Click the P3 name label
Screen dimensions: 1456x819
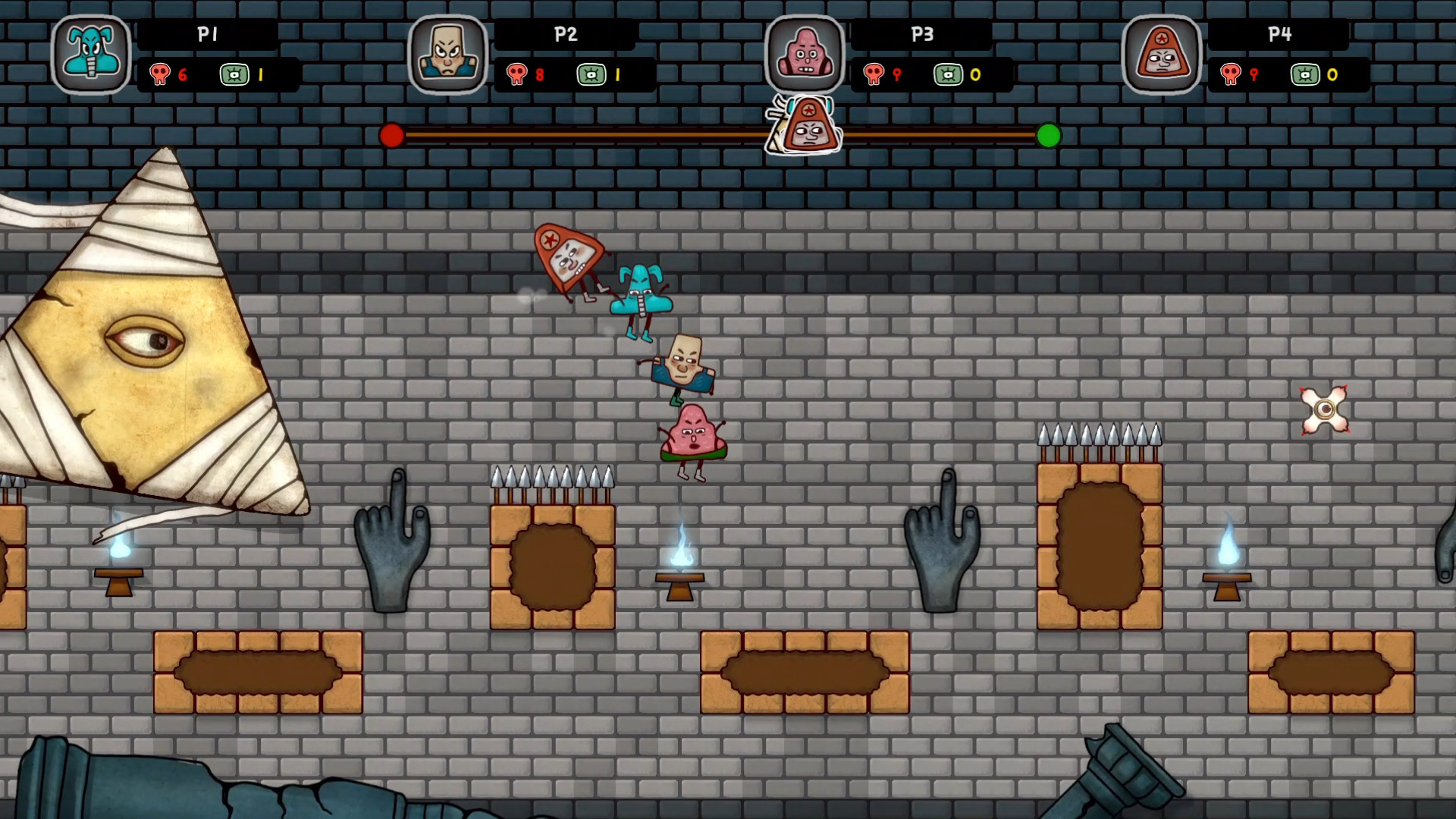coord(922,34)
